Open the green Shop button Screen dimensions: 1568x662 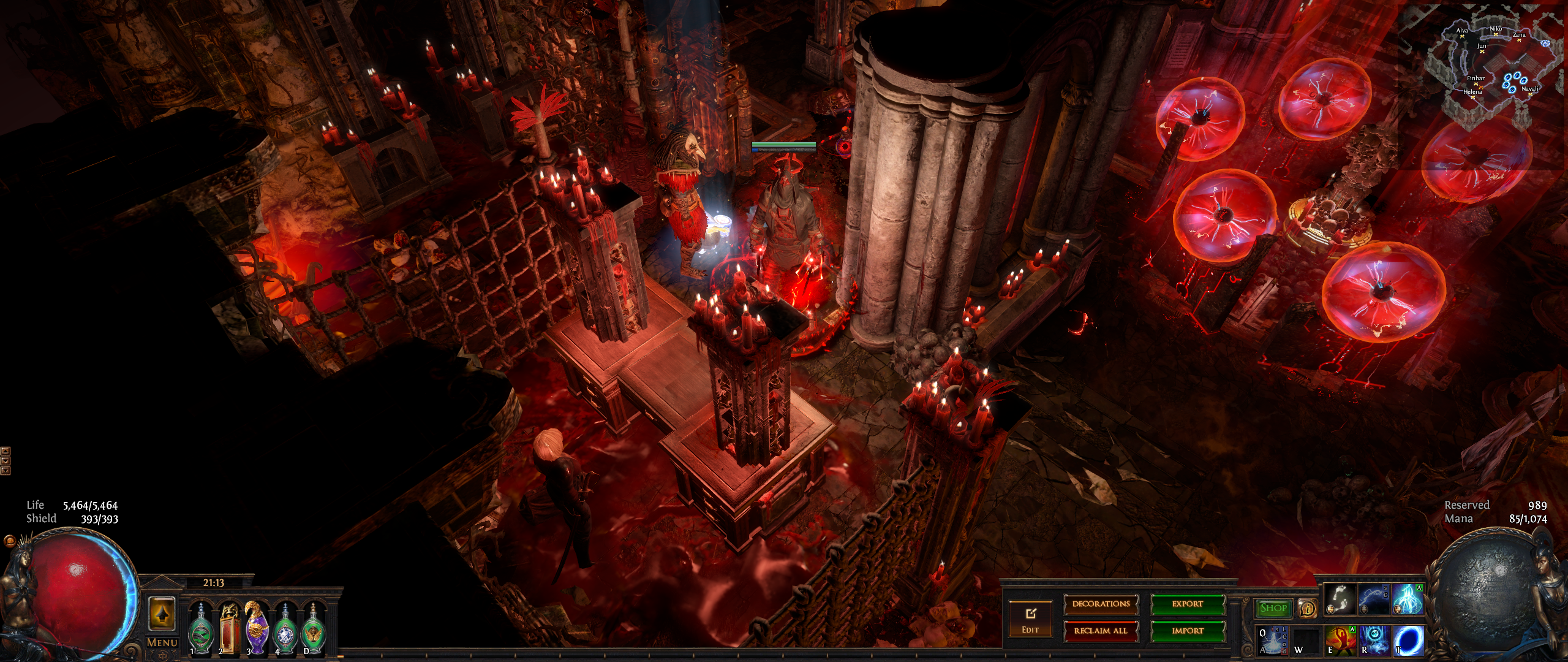point(1273,608)
